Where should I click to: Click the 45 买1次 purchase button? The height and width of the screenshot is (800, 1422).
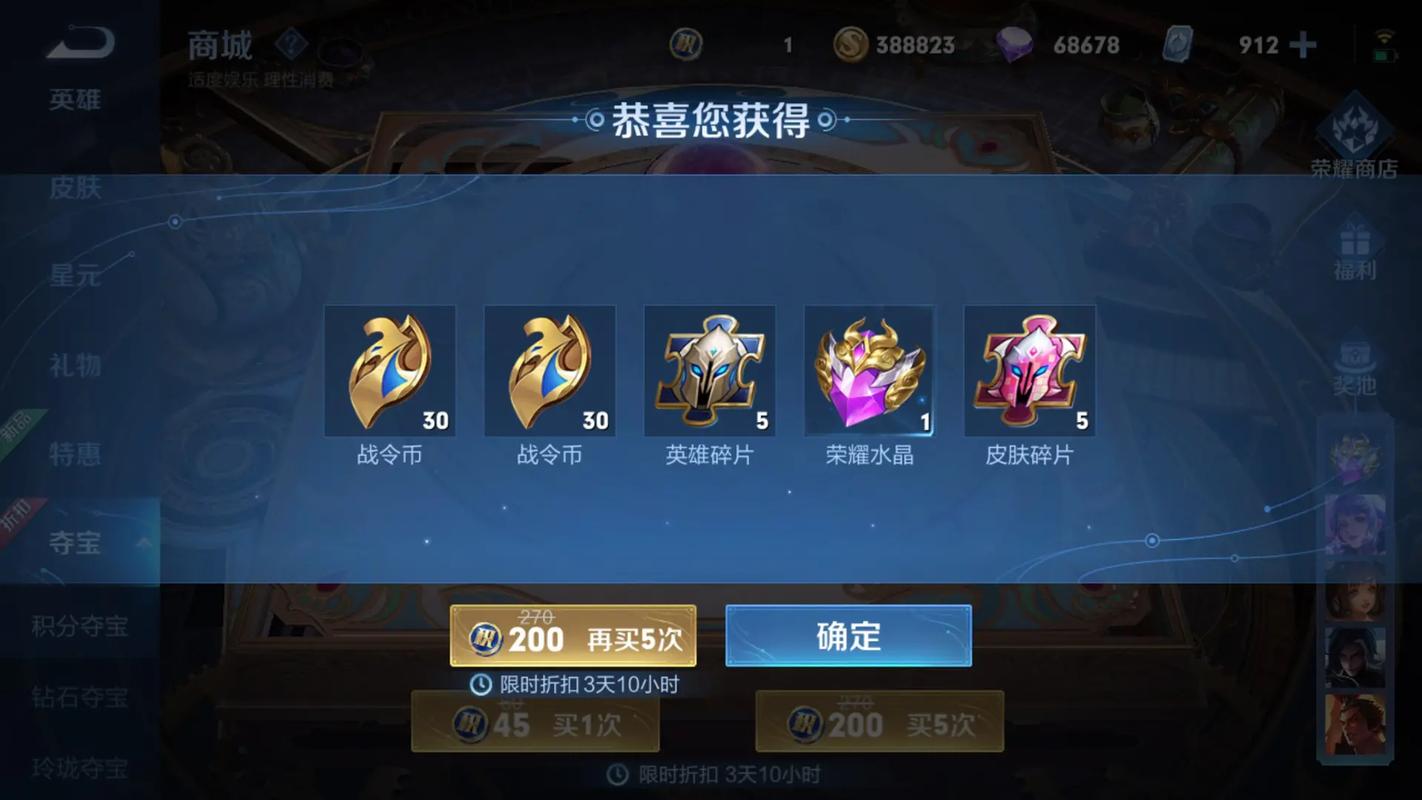537,721
